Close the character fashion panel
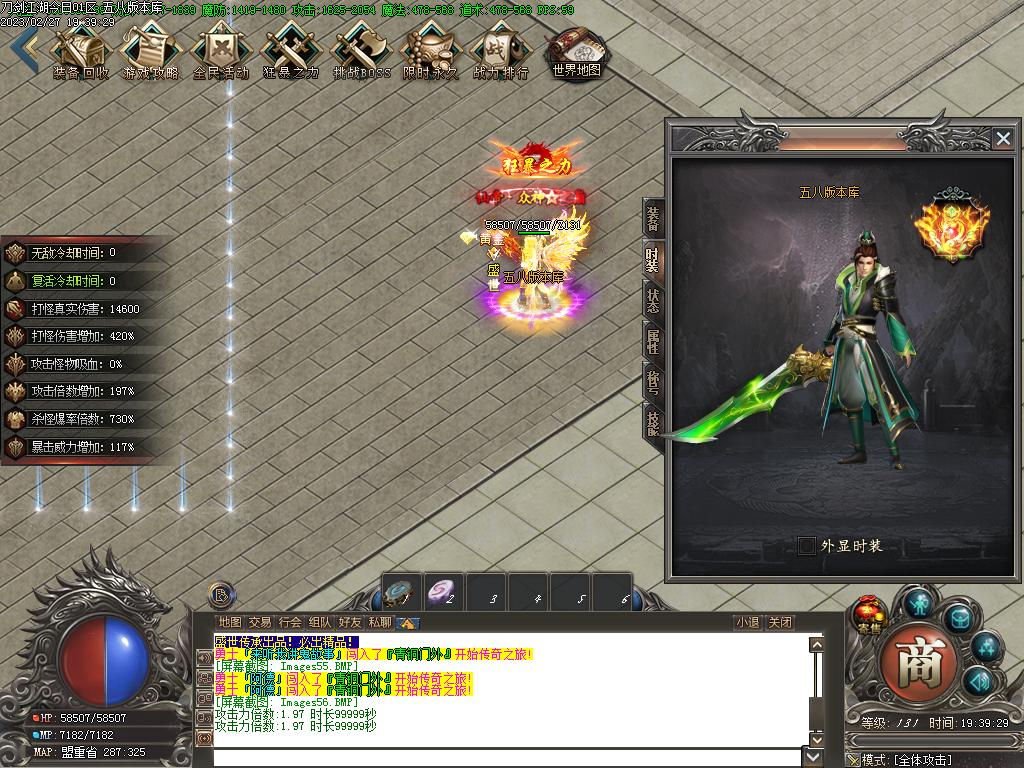Image resolution: width=1024 pixels, height=768 pixels. click(x=1002, y=139)
